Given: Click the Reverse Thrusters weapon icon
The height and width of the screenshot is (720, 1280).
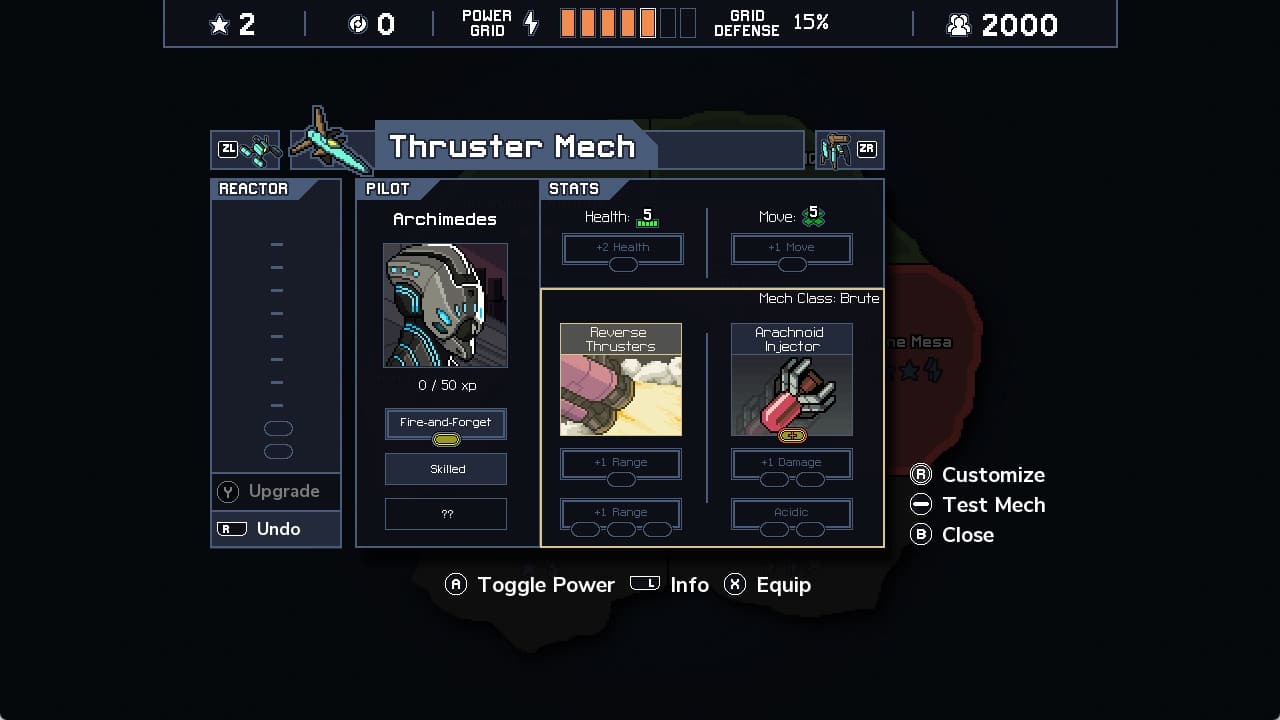Looking at the screenshot, I should click(620, 383).
